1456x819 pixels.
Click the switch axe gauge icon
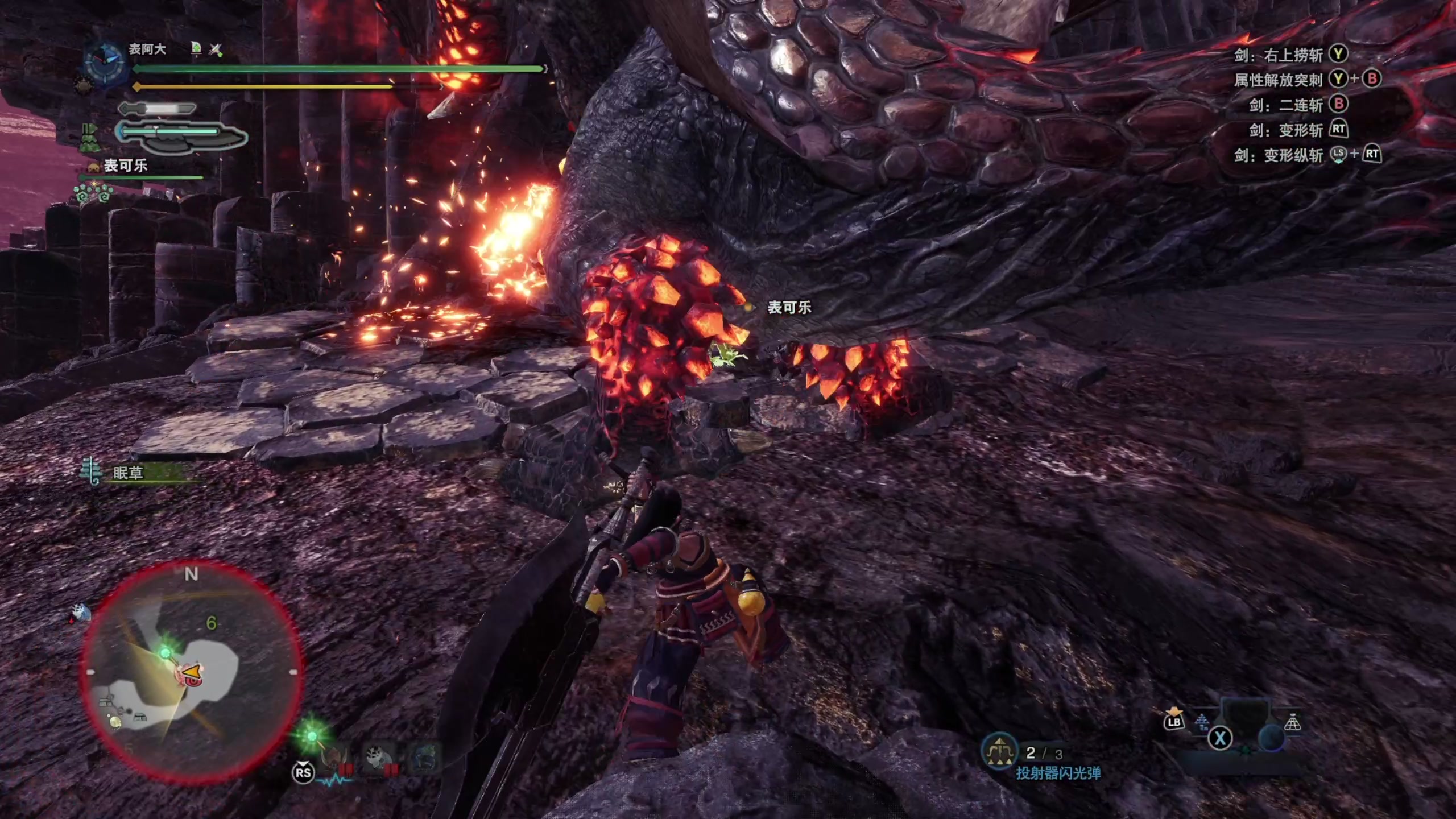coord(181,136)
